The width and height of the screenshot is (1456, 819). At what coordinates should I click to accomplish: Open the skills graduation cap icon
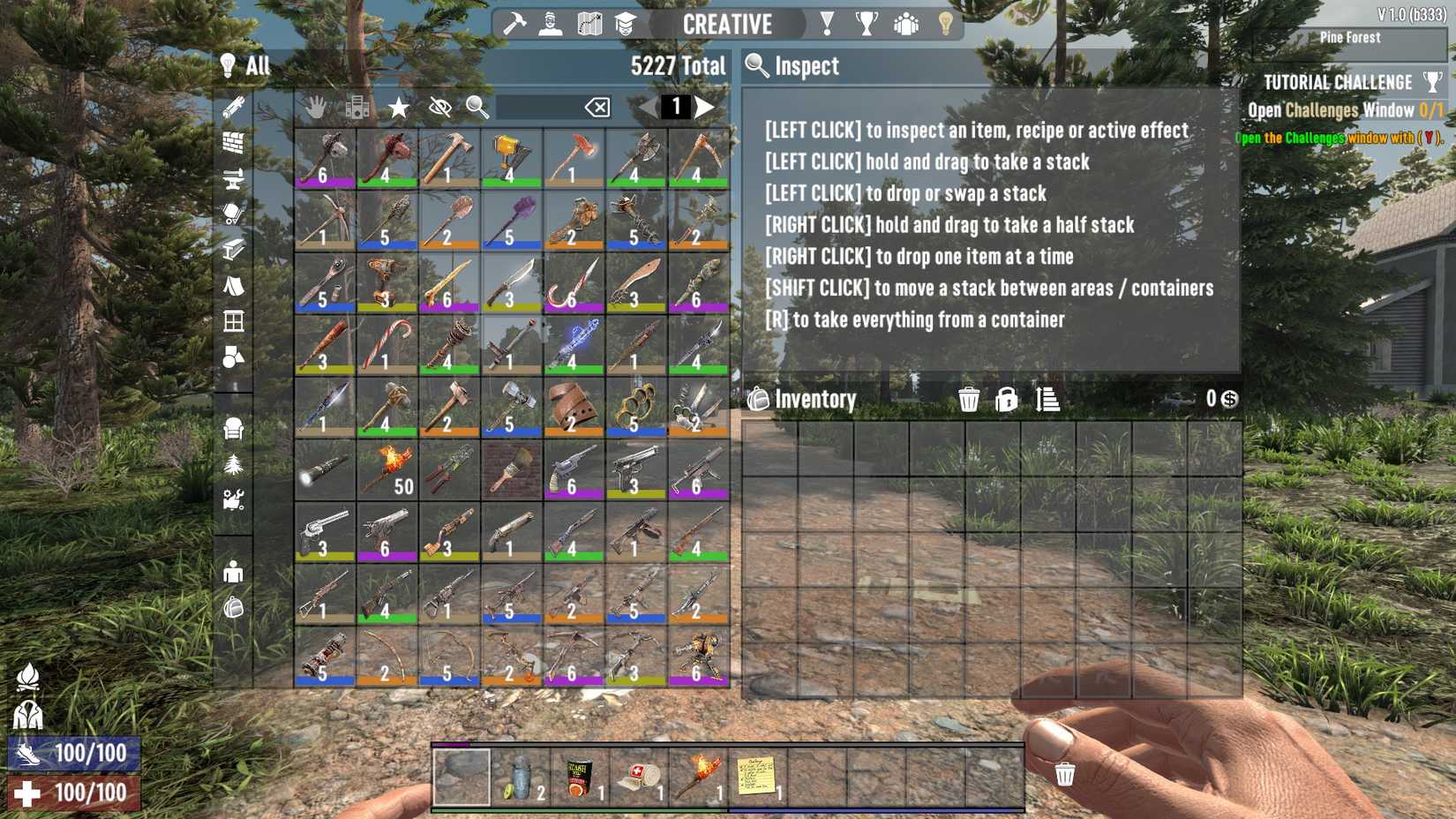(625, 24)
